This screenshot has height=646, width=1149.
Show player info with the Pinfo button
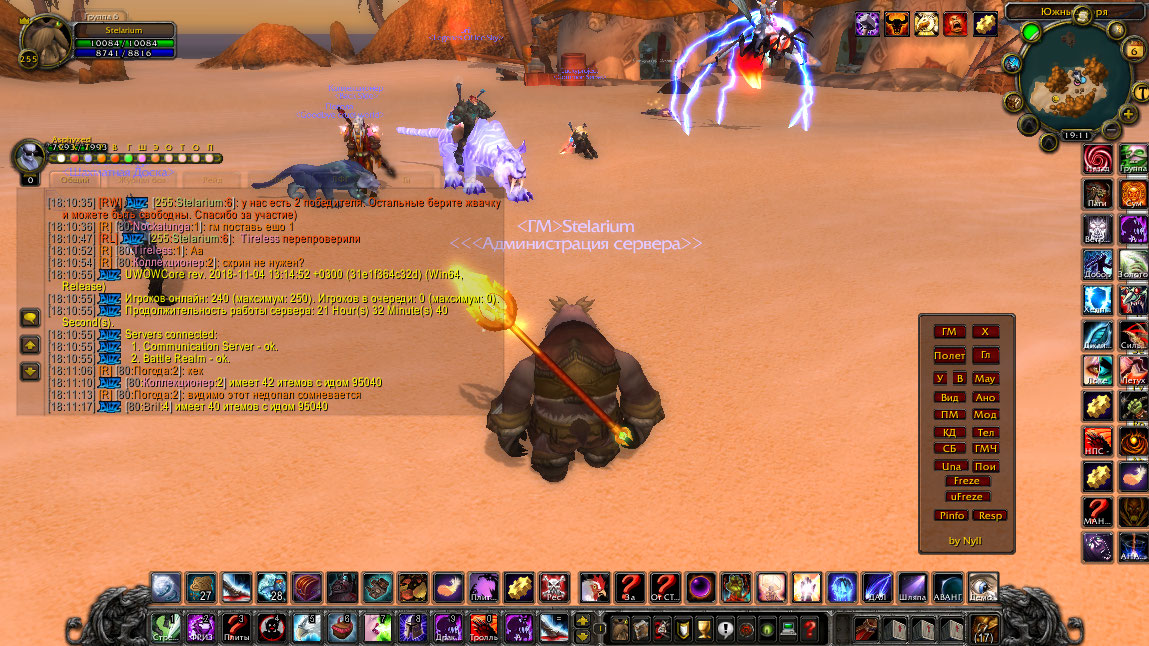[x=951, y=516]
